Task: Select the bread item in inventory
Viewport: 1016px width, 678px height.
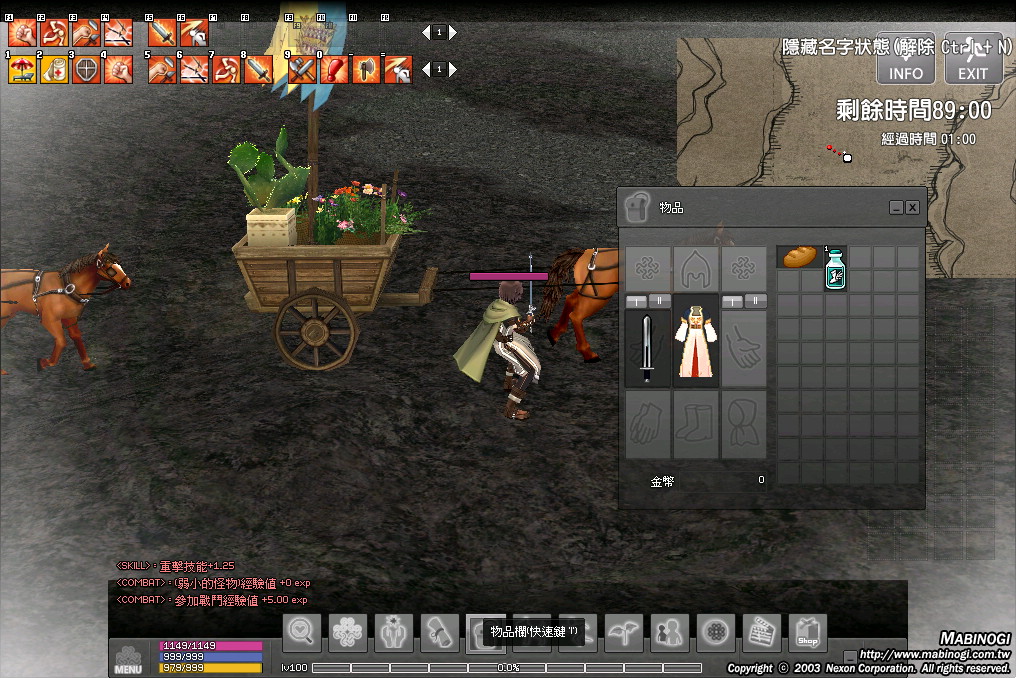Action: (800, 257)
